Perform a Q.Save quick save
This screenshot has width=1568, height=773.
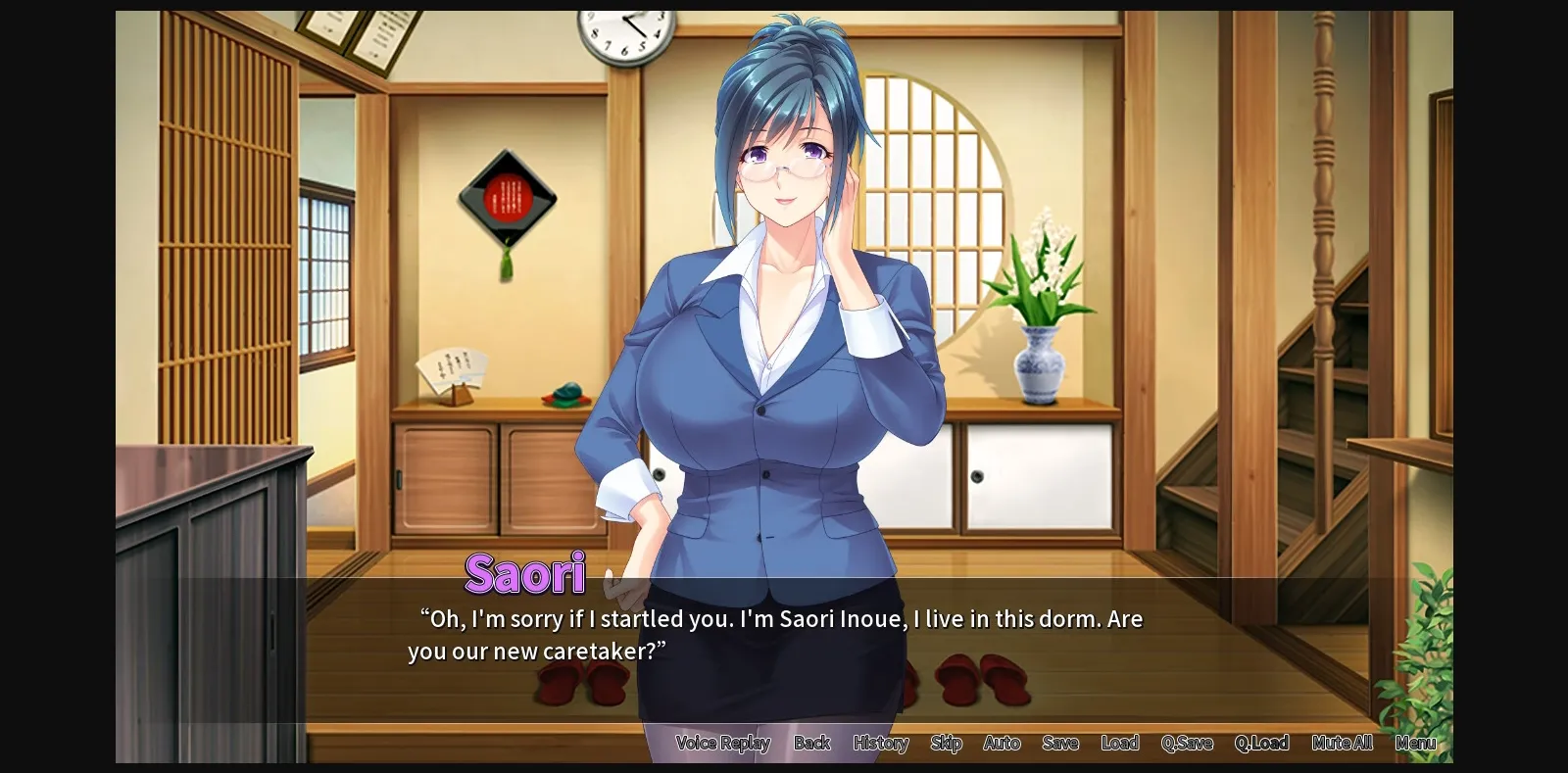[1187, 743]
